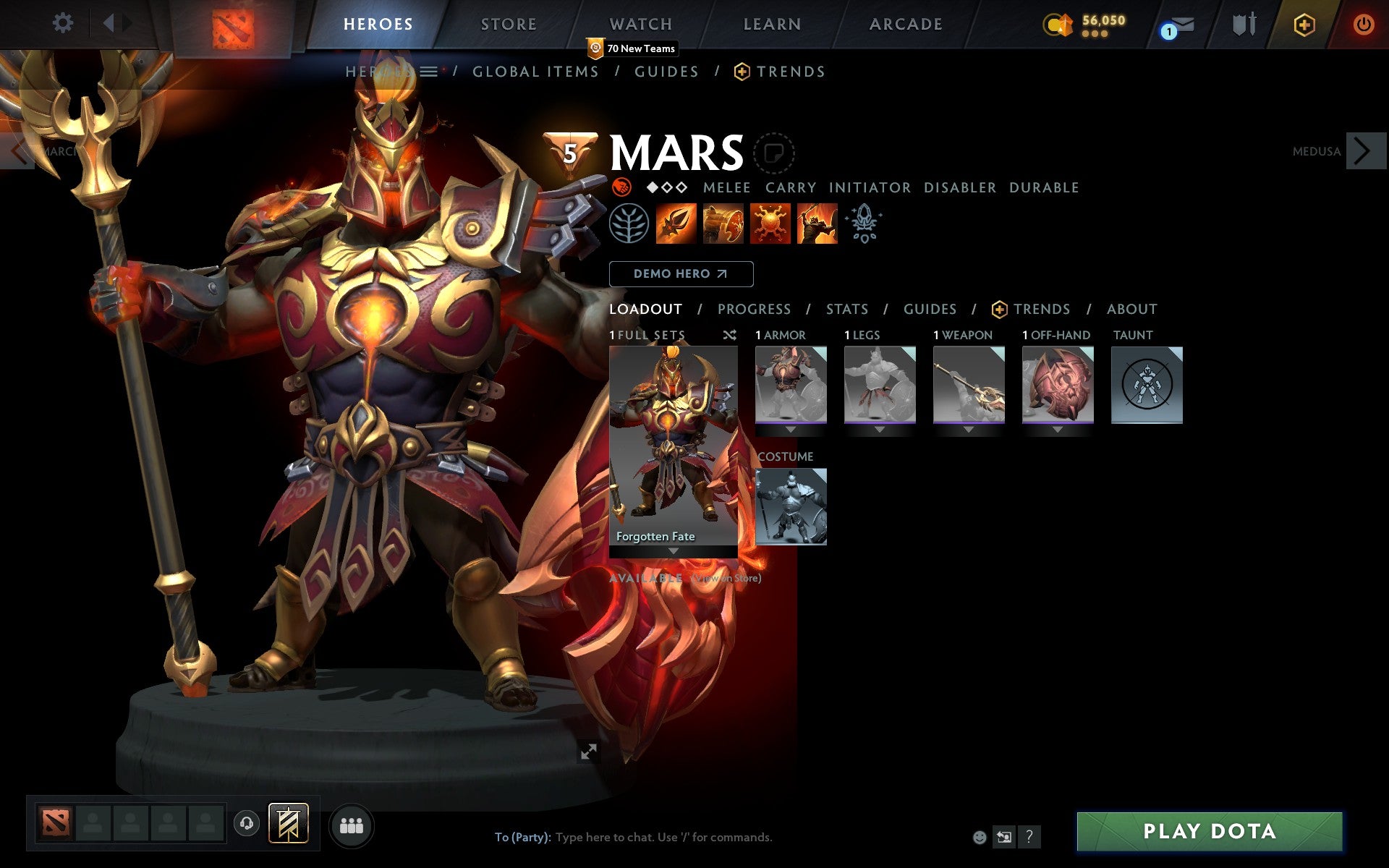Click the DEMO HERO button
1389x868 pixels.
pyautogui.click(x=681, y=274)
